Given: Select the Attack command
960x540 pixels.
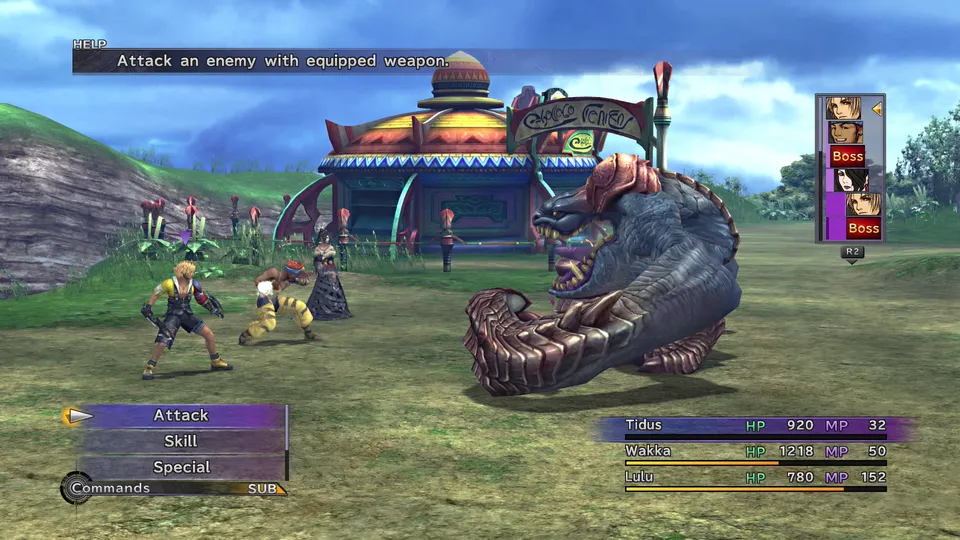Looking at the screenshot, I should point(181,415).
